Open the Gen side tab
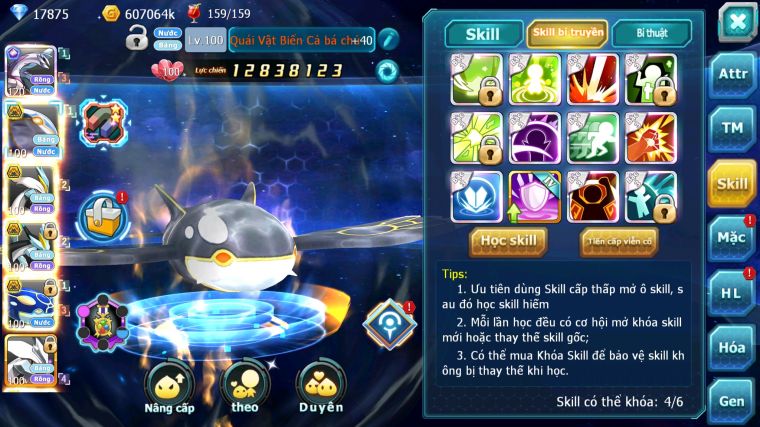 (x=732, y=398)
